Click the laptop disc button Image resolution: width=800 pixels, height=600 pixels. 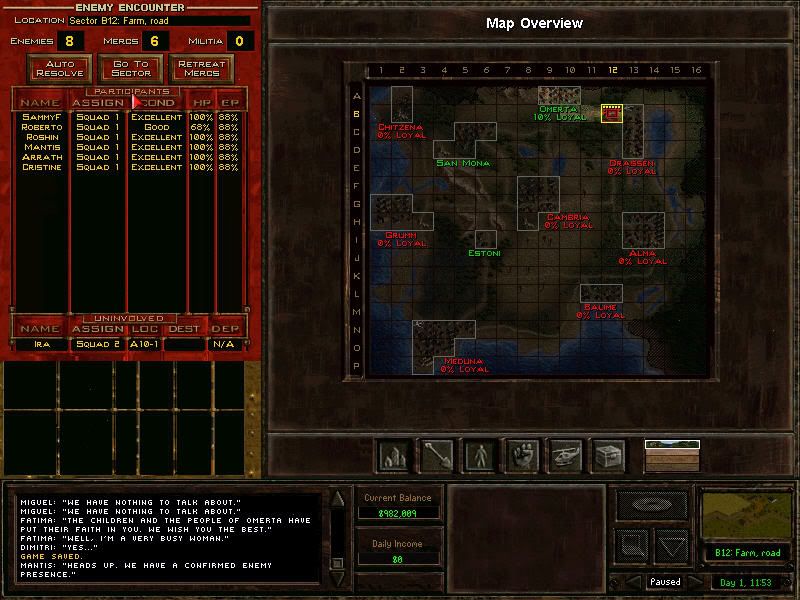pos(651,505)
